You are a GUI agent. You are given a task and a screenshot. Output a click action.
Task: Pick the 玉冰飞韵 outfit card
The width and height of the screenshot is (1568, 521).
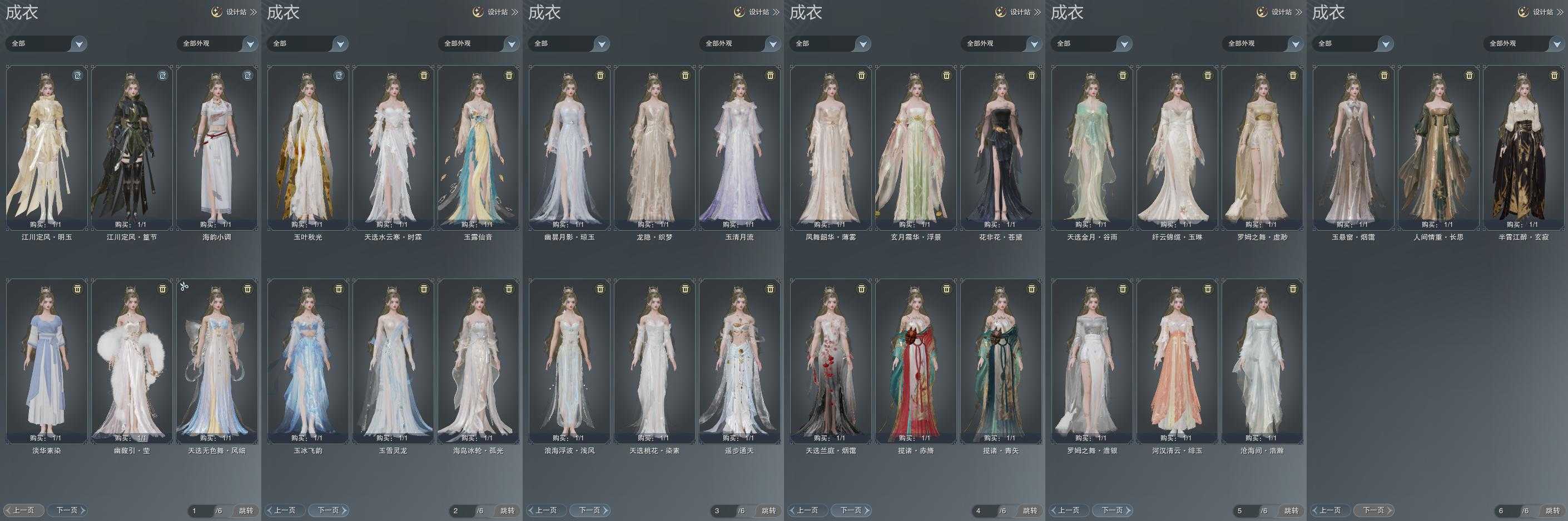[308, 361]
